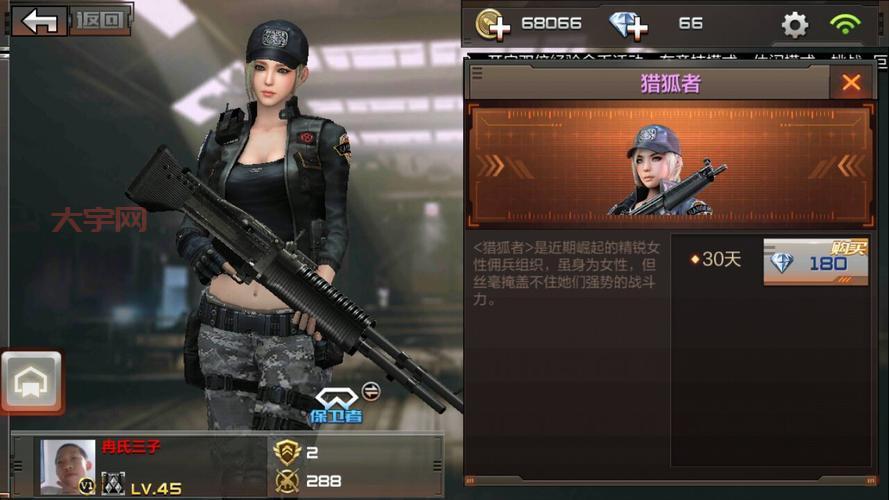889x500 pixels.
Task: Go to the home lobby button
Action: click(x=31, y=382)
